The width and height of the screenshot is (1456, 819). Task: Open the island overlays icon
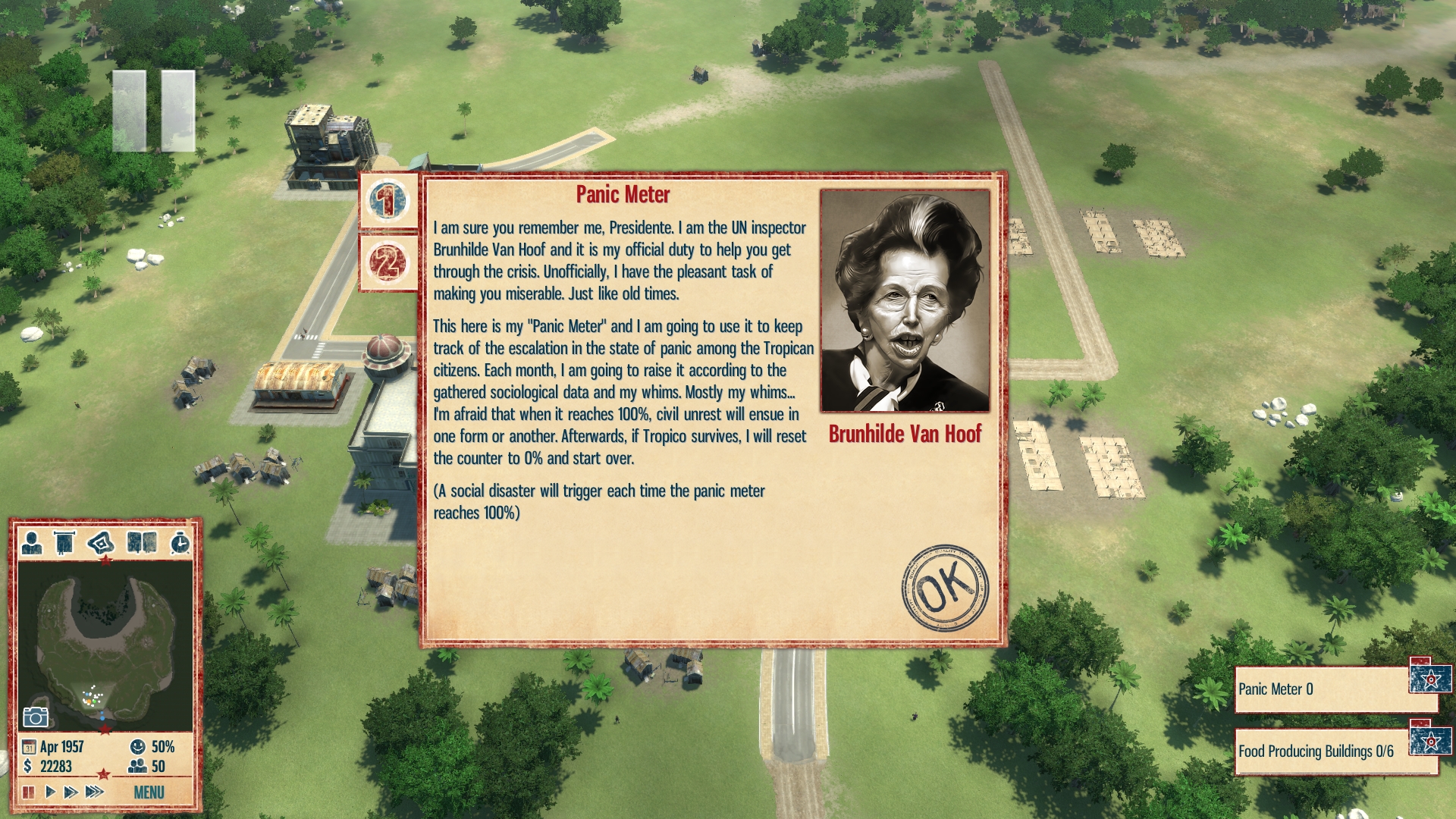(101, 543)
